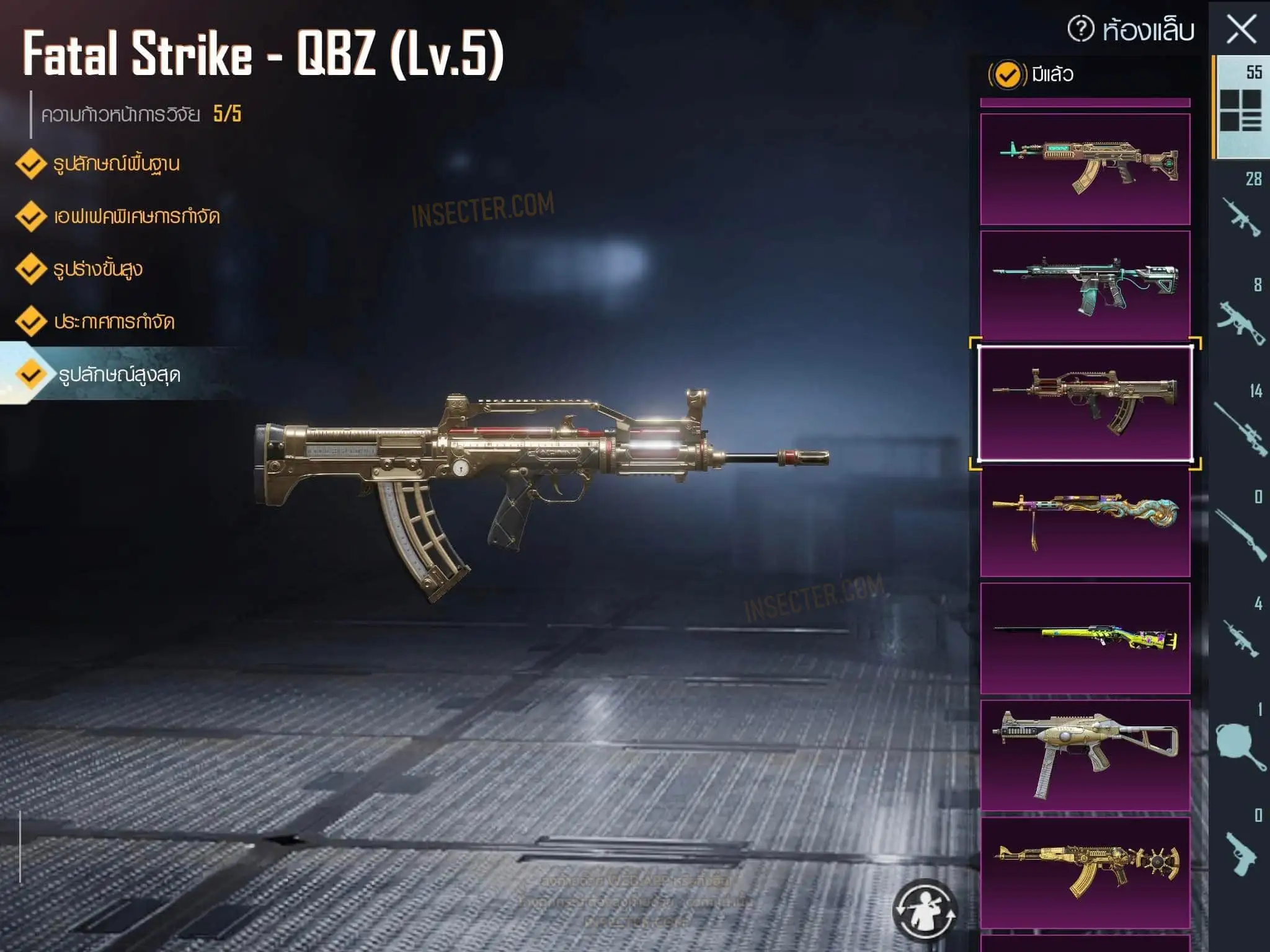Select the Fatal Strike QBZ thumbnail
Image resolution: width=1270 pixels, height=952 pixels.
1085,403
